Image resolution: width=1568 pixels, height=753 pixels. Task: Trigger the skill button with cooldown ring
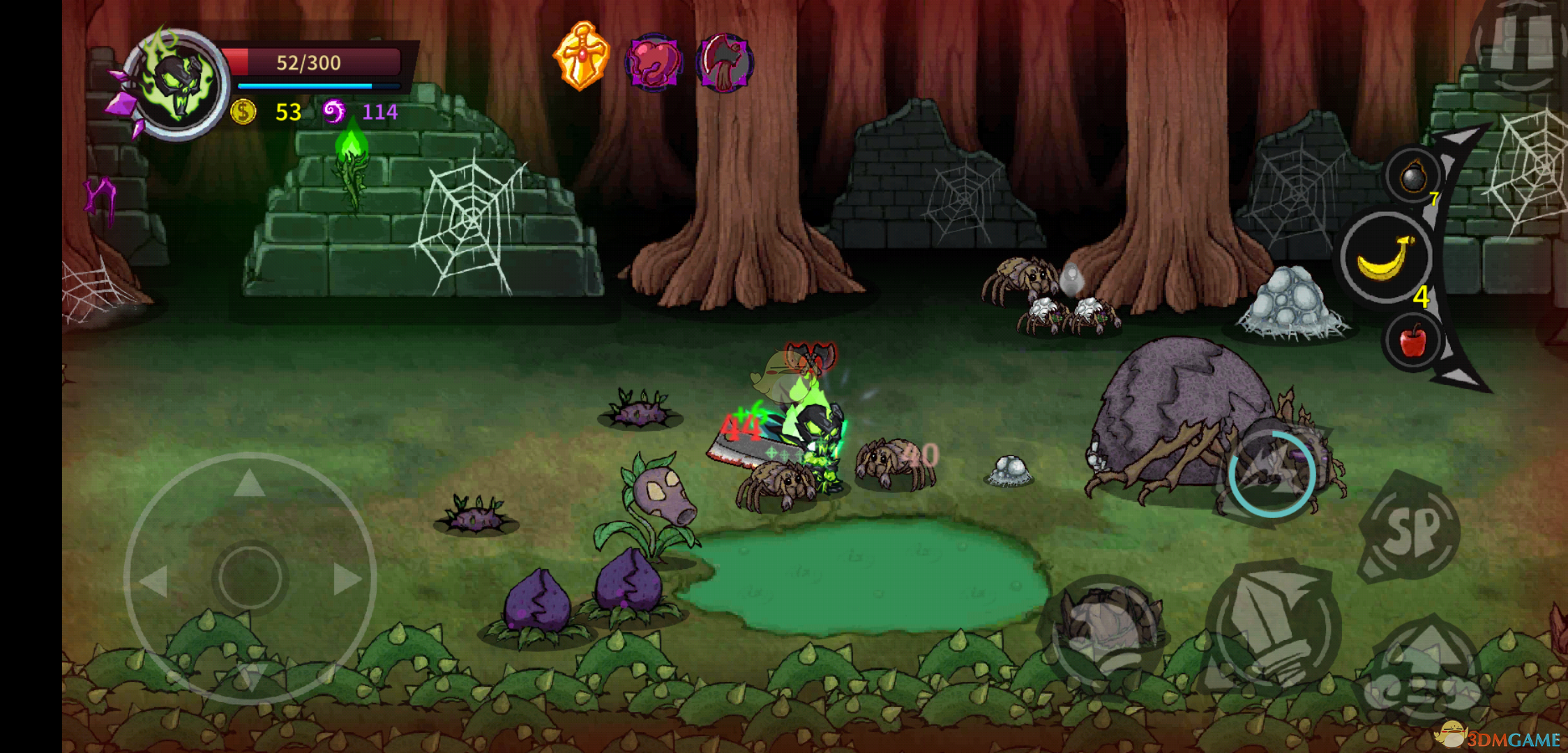1272,474
